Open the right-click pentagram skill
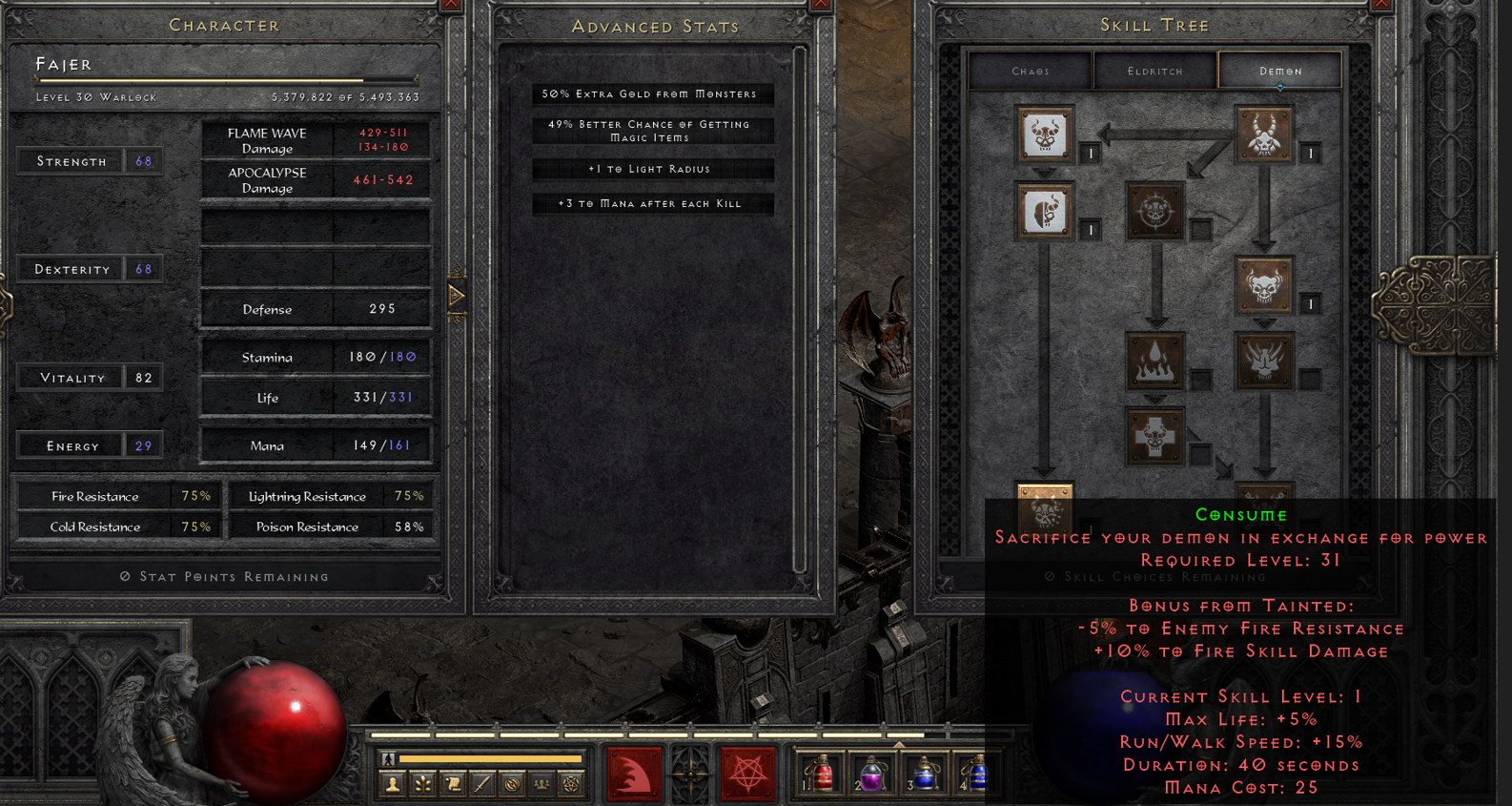This screenshot has height=806, width=1512. [x=747, y=773]
